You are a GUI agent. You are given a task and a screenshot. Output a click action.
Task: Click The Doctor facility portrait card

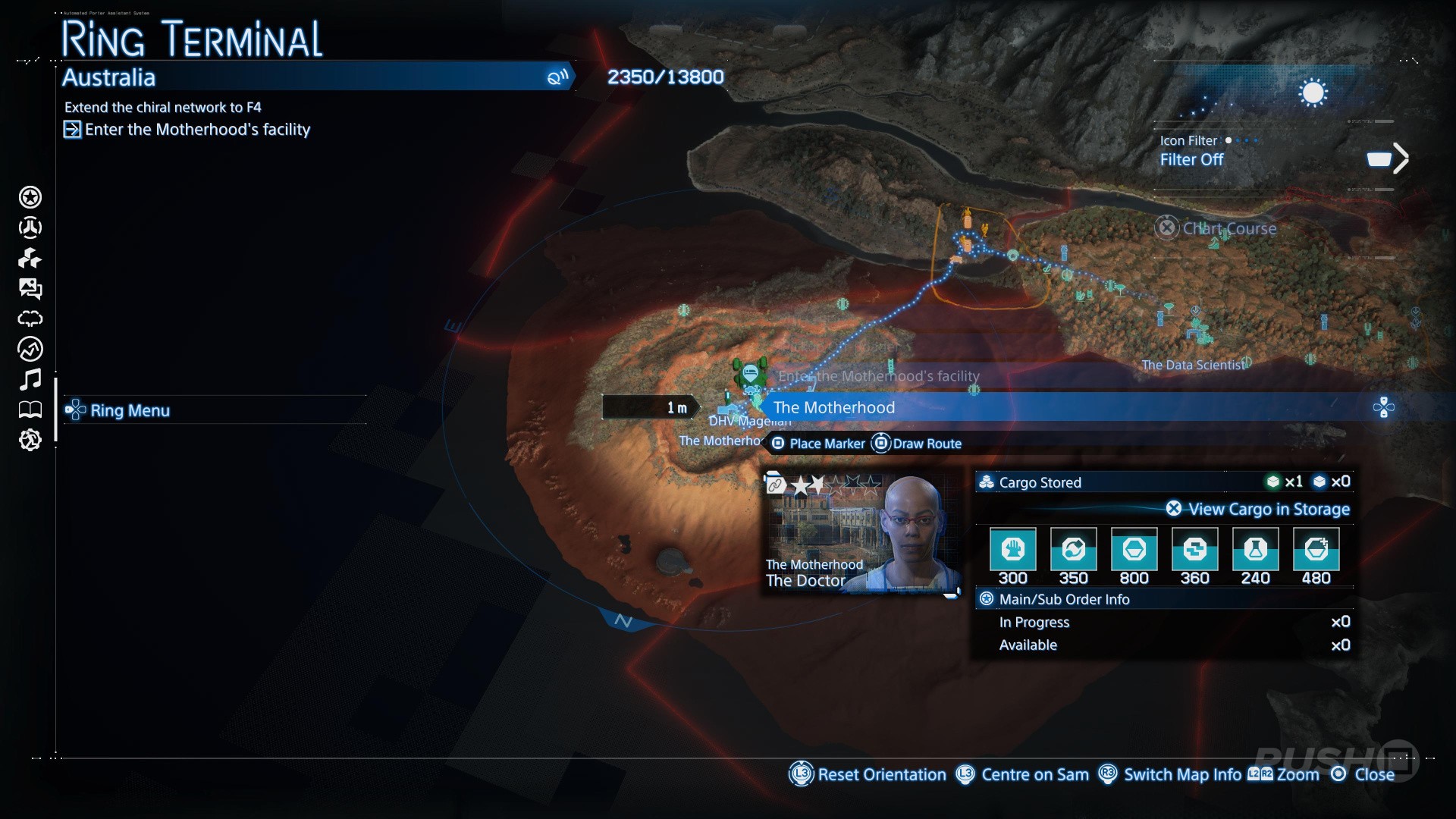pyautogui.click(x=862, y=533)
